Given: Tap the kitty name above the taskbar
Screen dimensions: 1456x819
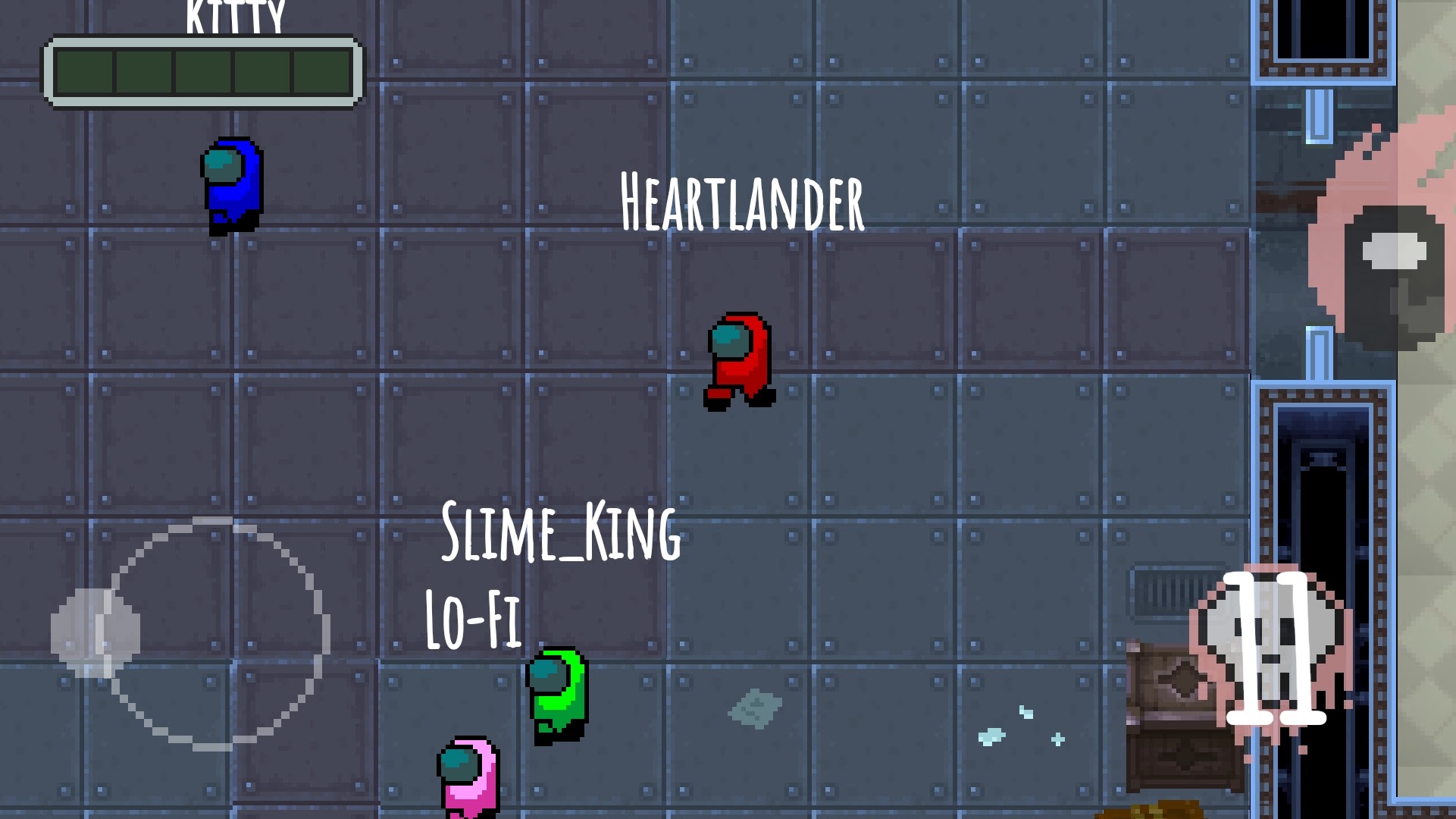Looking at the screenshot, I should click(235, 11).
